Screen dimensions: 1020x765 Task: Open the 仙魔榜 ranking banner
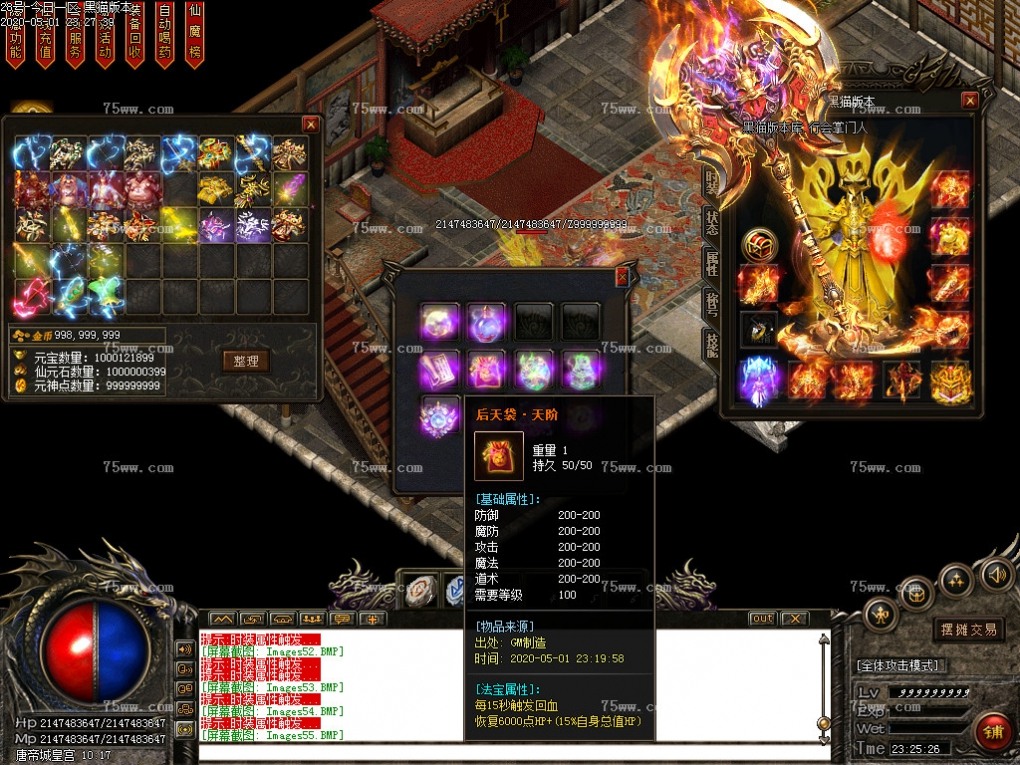[x=195, y=32]
